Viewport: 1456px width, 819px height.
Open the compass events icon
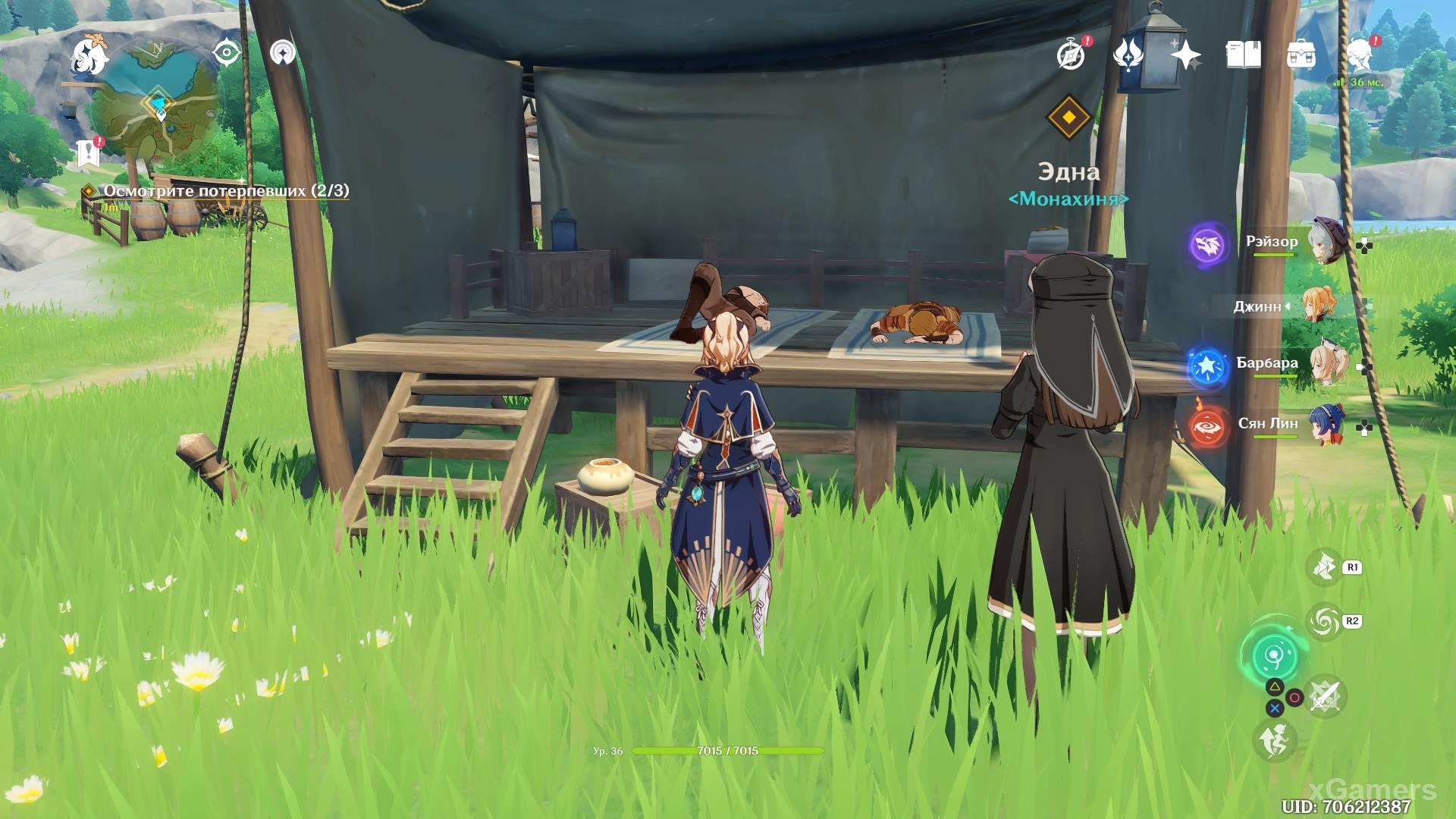click(1071, 55)
